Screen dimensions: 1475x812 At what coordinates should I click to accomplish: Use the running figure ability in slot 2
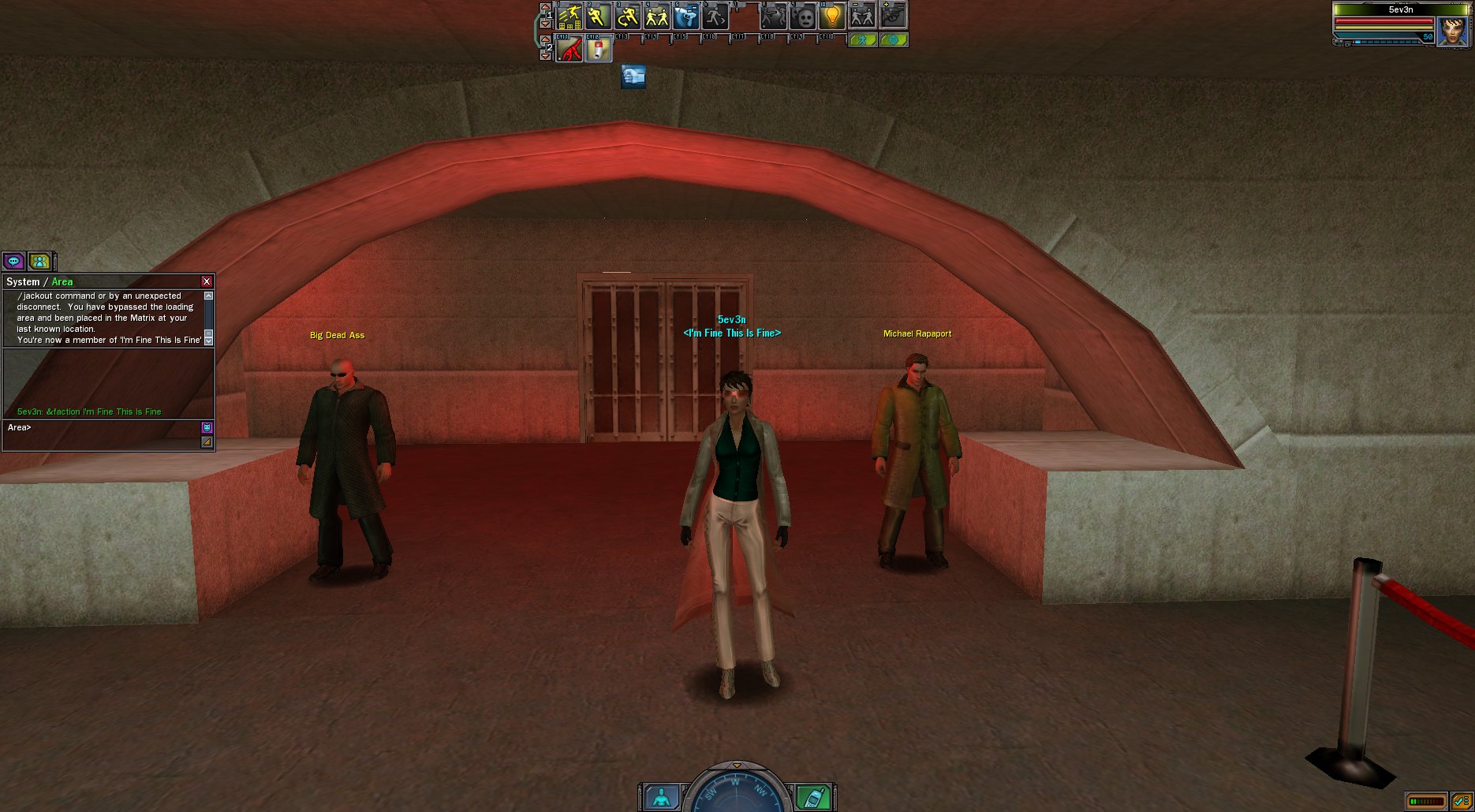[x=598, y=15]
